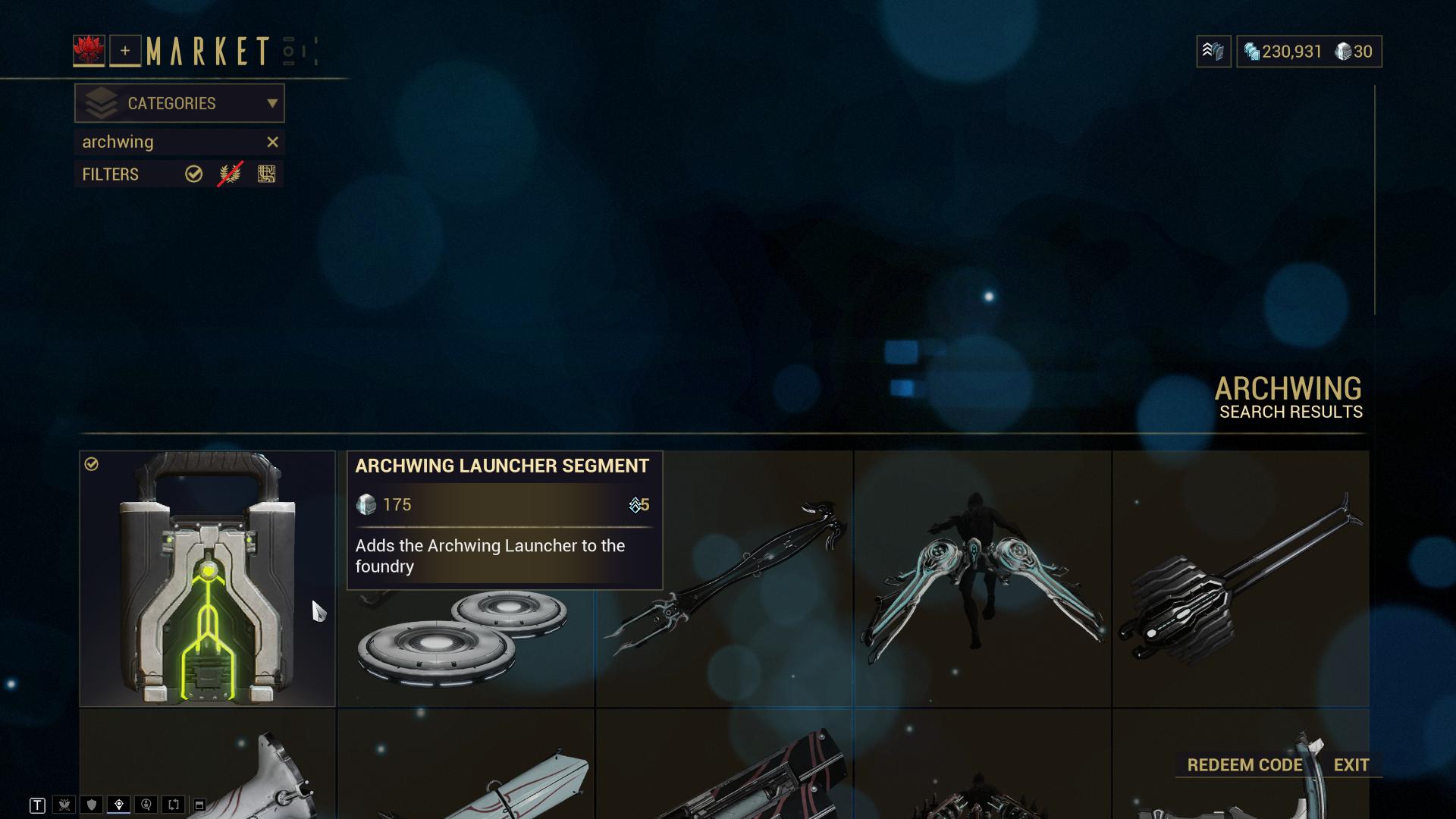Toggle the owned checkmark on the launcher thumbnail
1456x819 pixels.
[93, 463]
